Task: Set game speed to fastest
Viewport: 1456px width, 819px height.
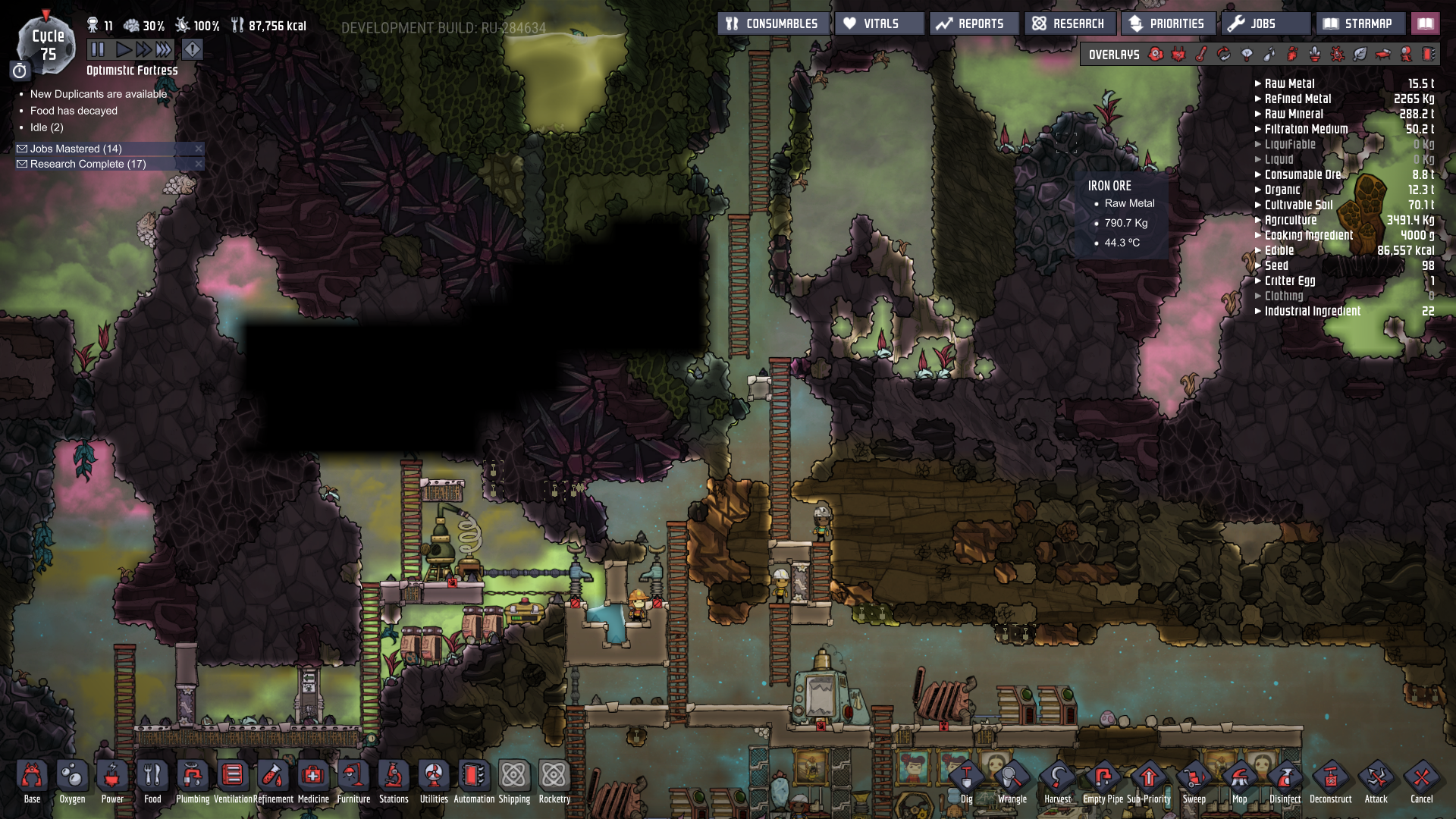Action: [164, 50]
